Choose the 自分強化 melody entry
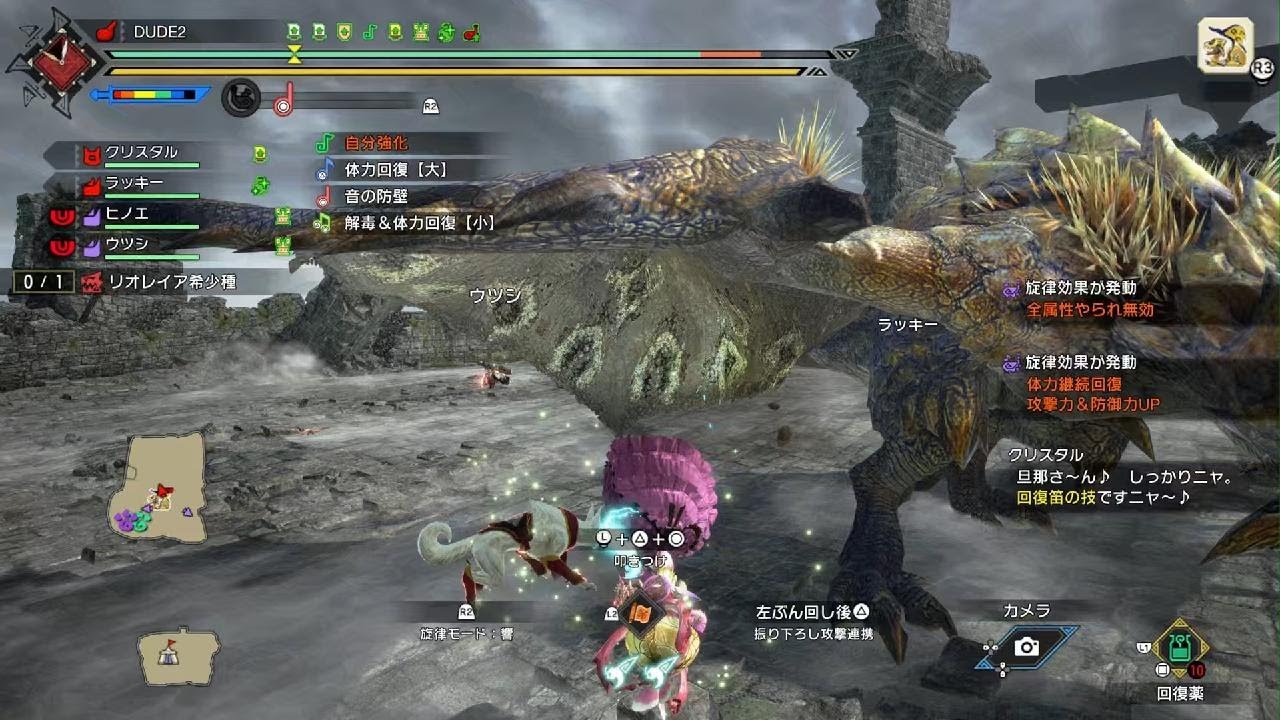 376,143
